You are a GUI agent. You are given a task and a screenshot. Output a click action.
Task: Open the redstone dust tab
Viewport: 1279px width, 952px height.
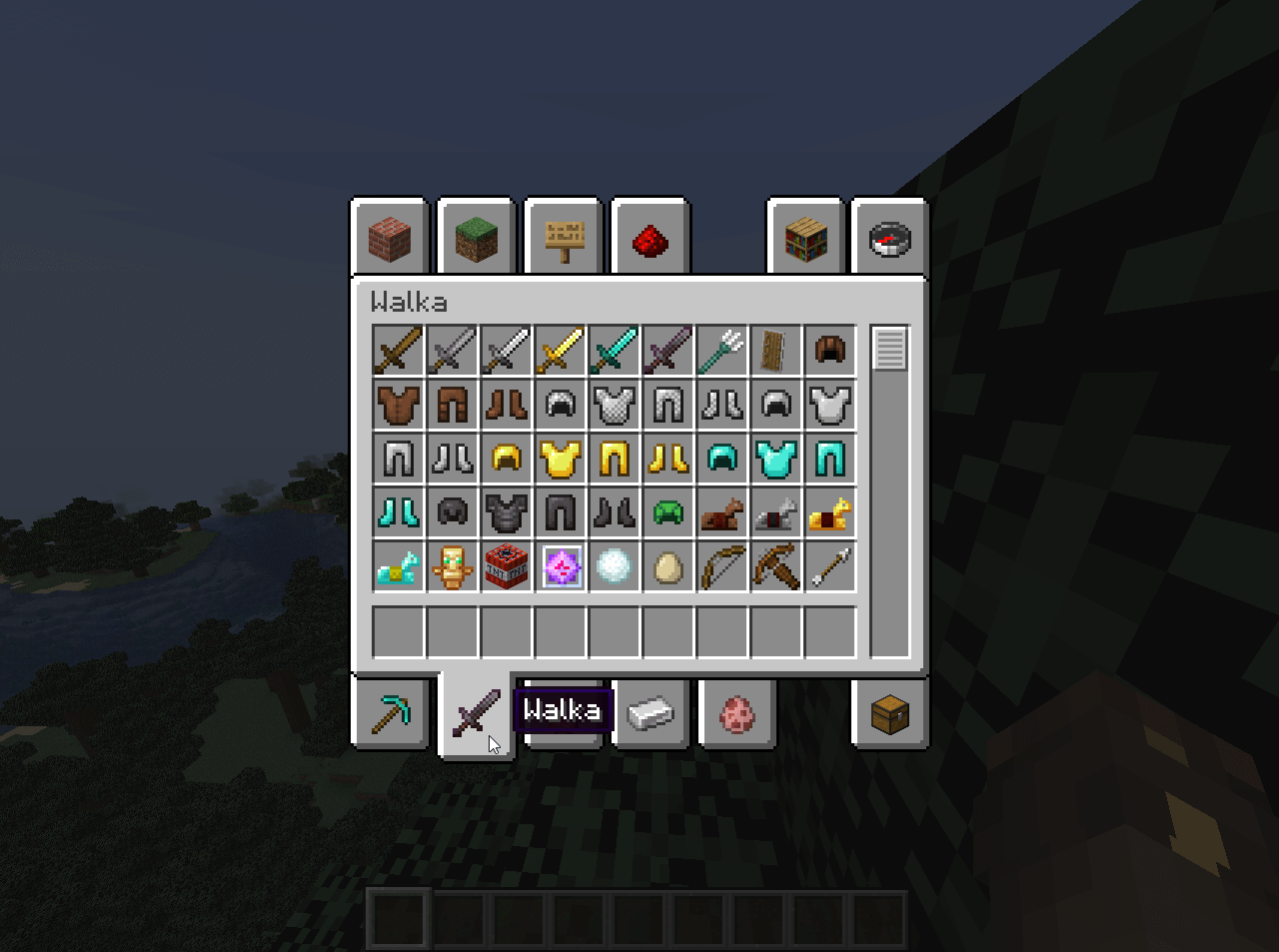pyautogui.click(x=650, y=239)
